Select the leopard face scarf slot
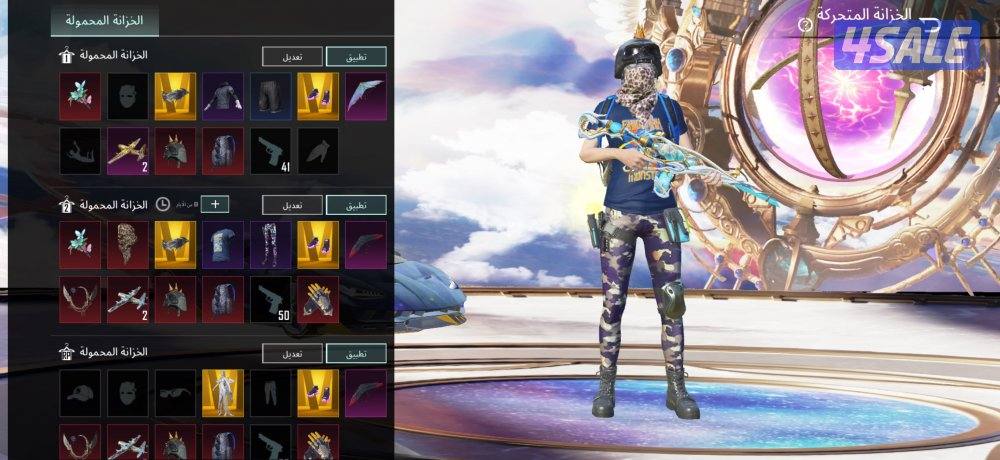 (128, 243)
